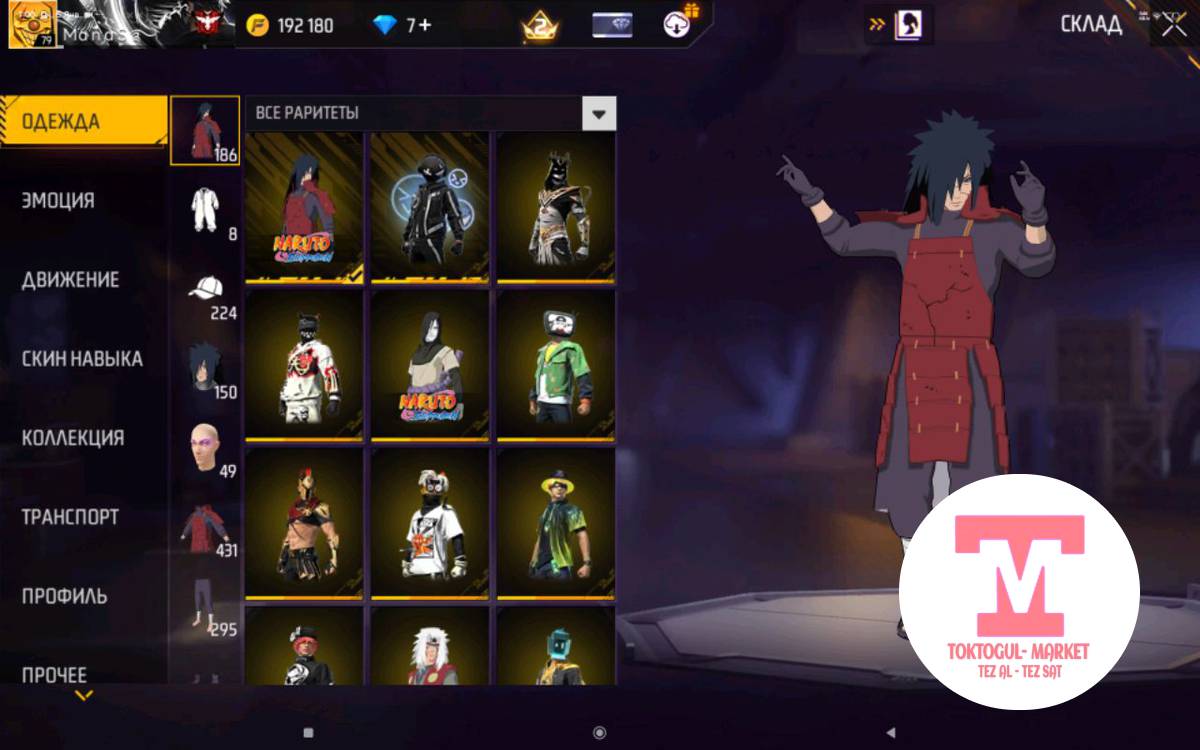Show the Транспорт category
The height and width of the screenshot is (750, 1200).
(71, 517)
